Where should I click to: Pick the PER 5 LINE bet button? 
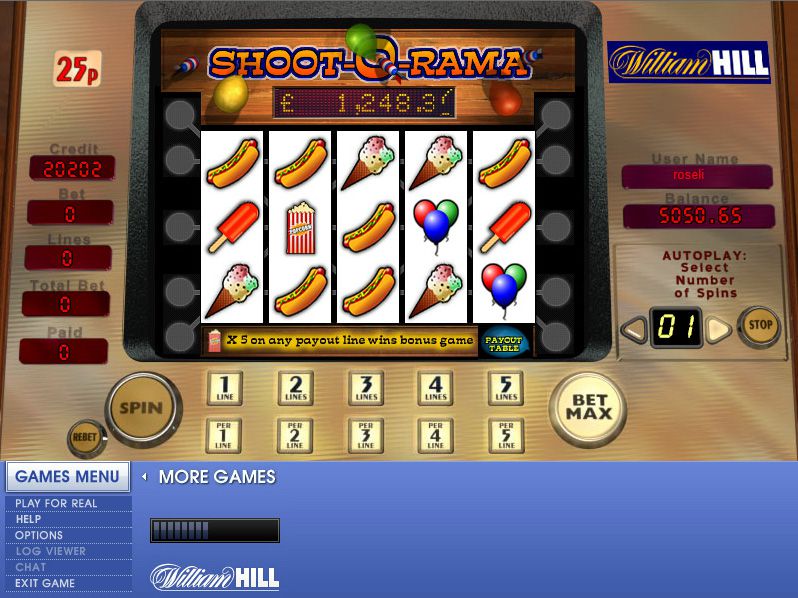coord(505,435)
